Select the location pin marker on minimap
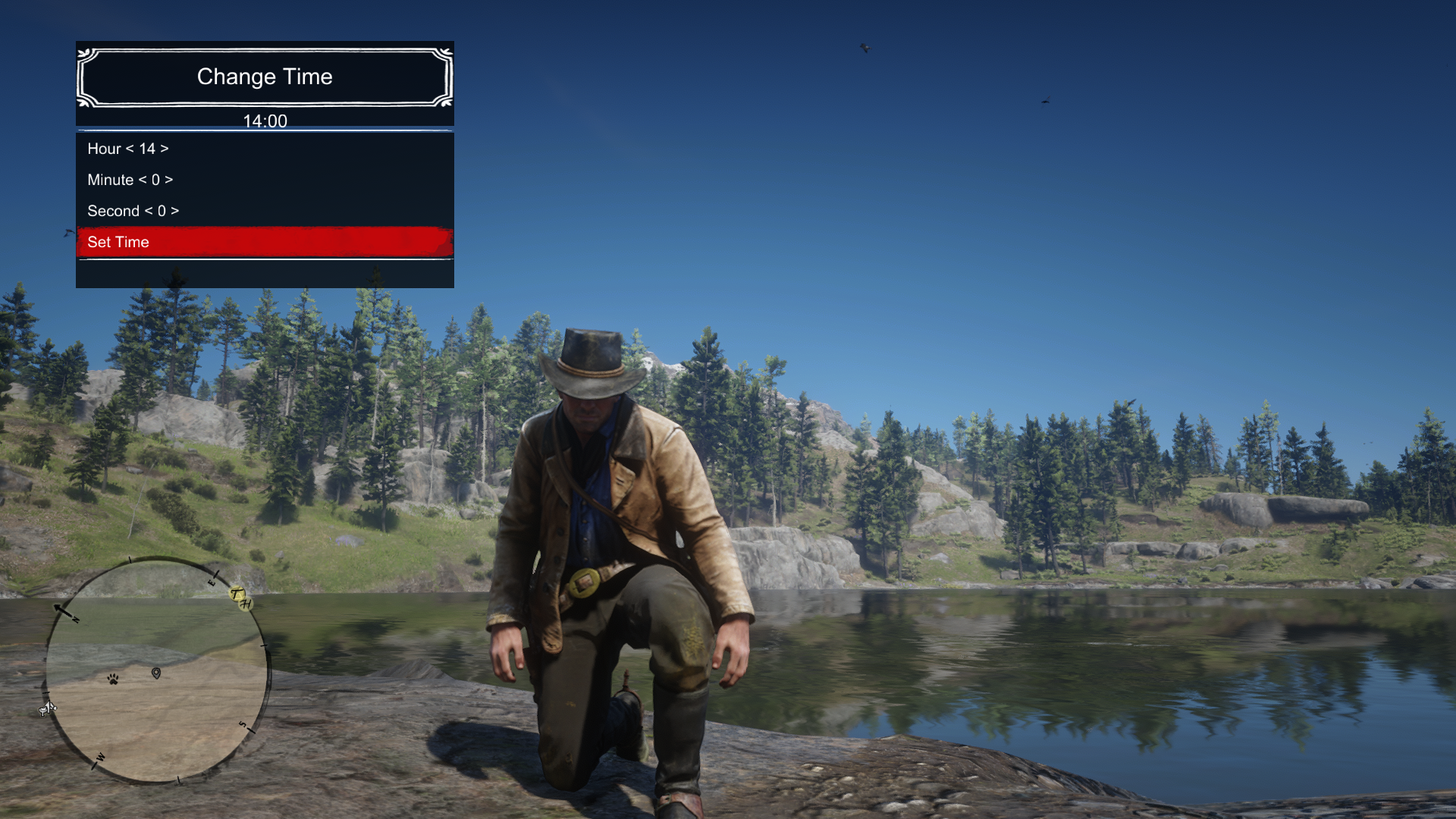Screen dimensions: 1456x819 point(156,673)
